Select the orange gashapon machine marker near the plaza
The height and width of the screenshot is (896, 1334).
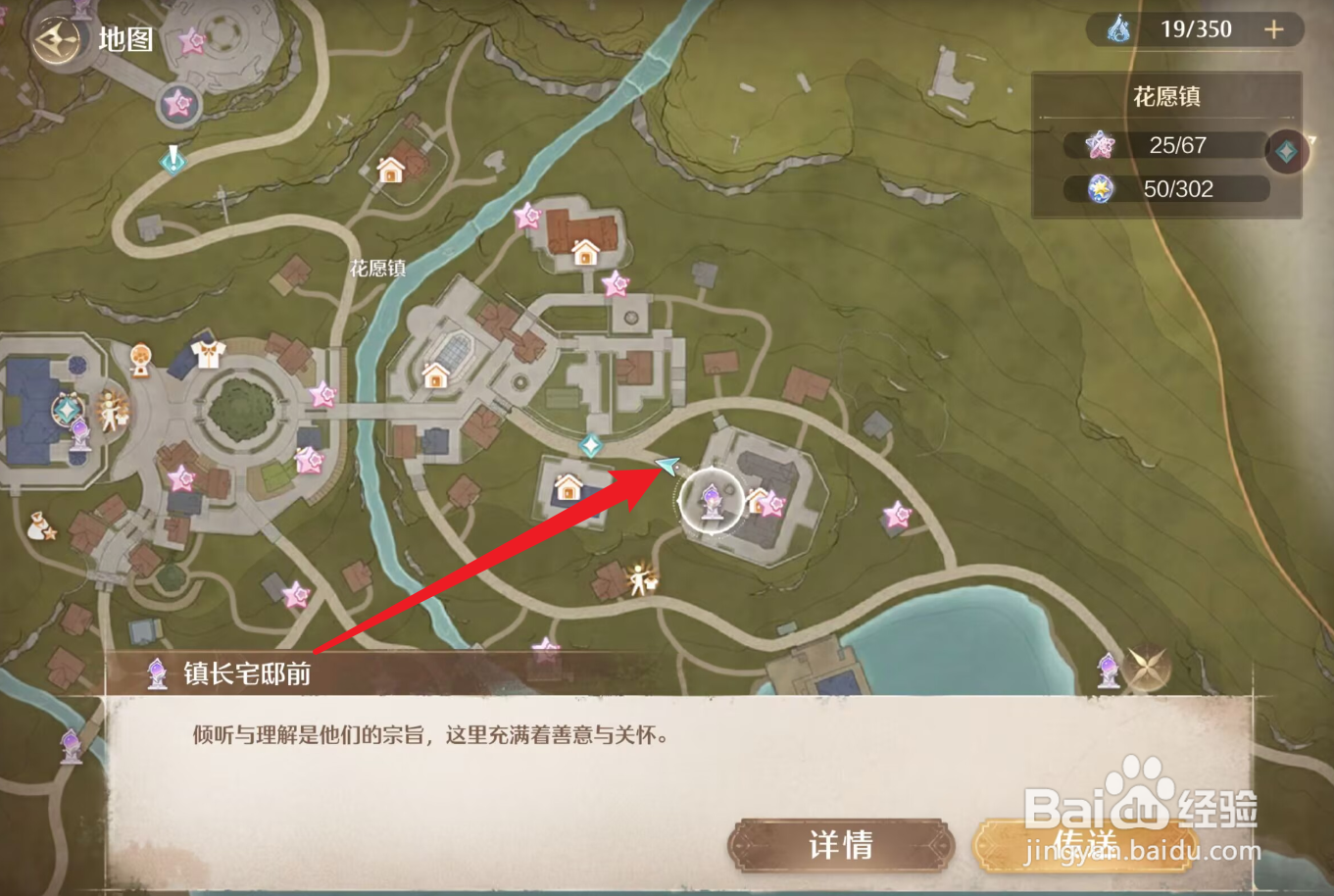click(x=140, y=360)
